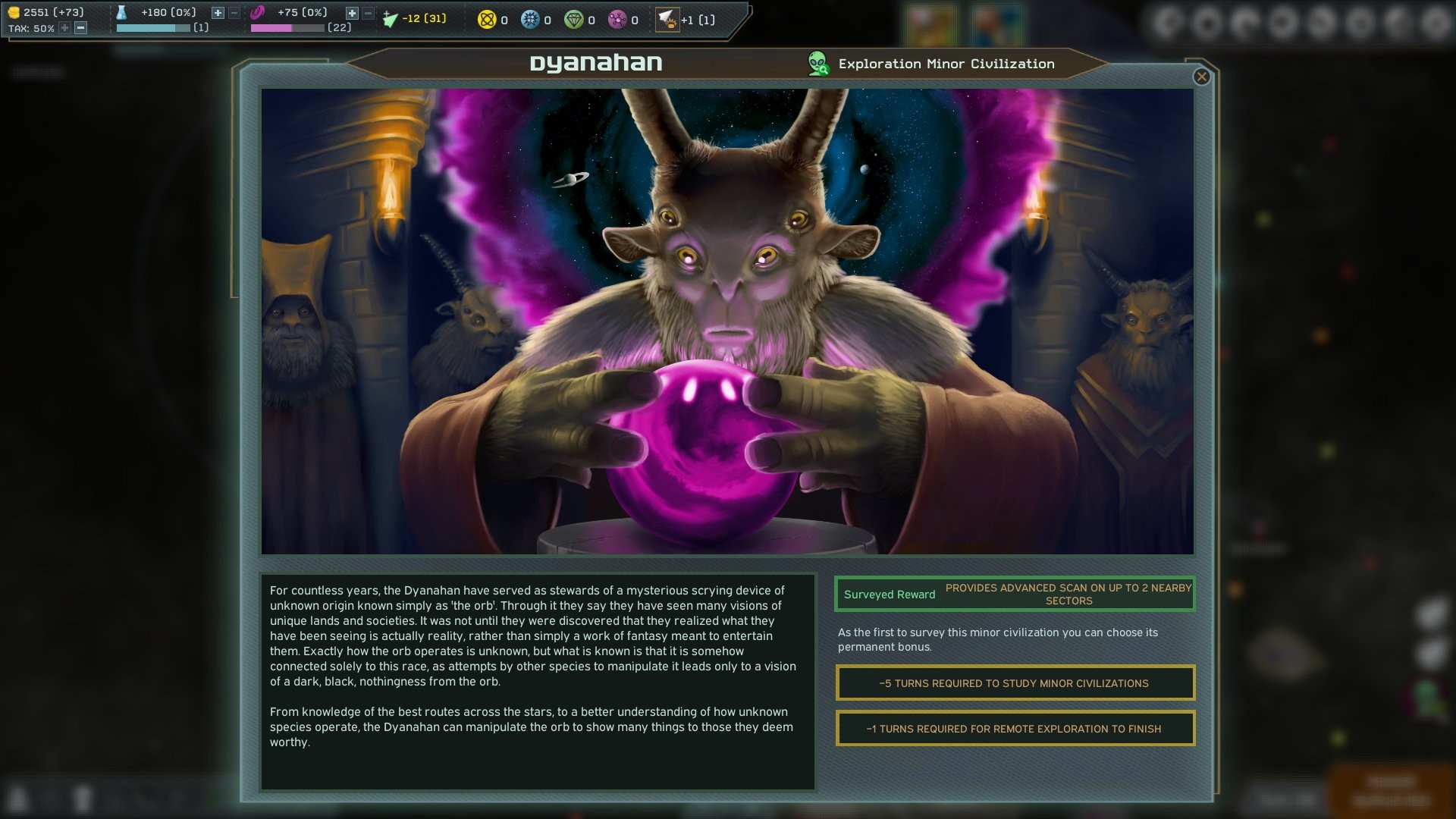The width and height of the screenshot is (1456, 819).
Task: Click the yellow atom strategic resource icon
Action: (x=485, y=20)
